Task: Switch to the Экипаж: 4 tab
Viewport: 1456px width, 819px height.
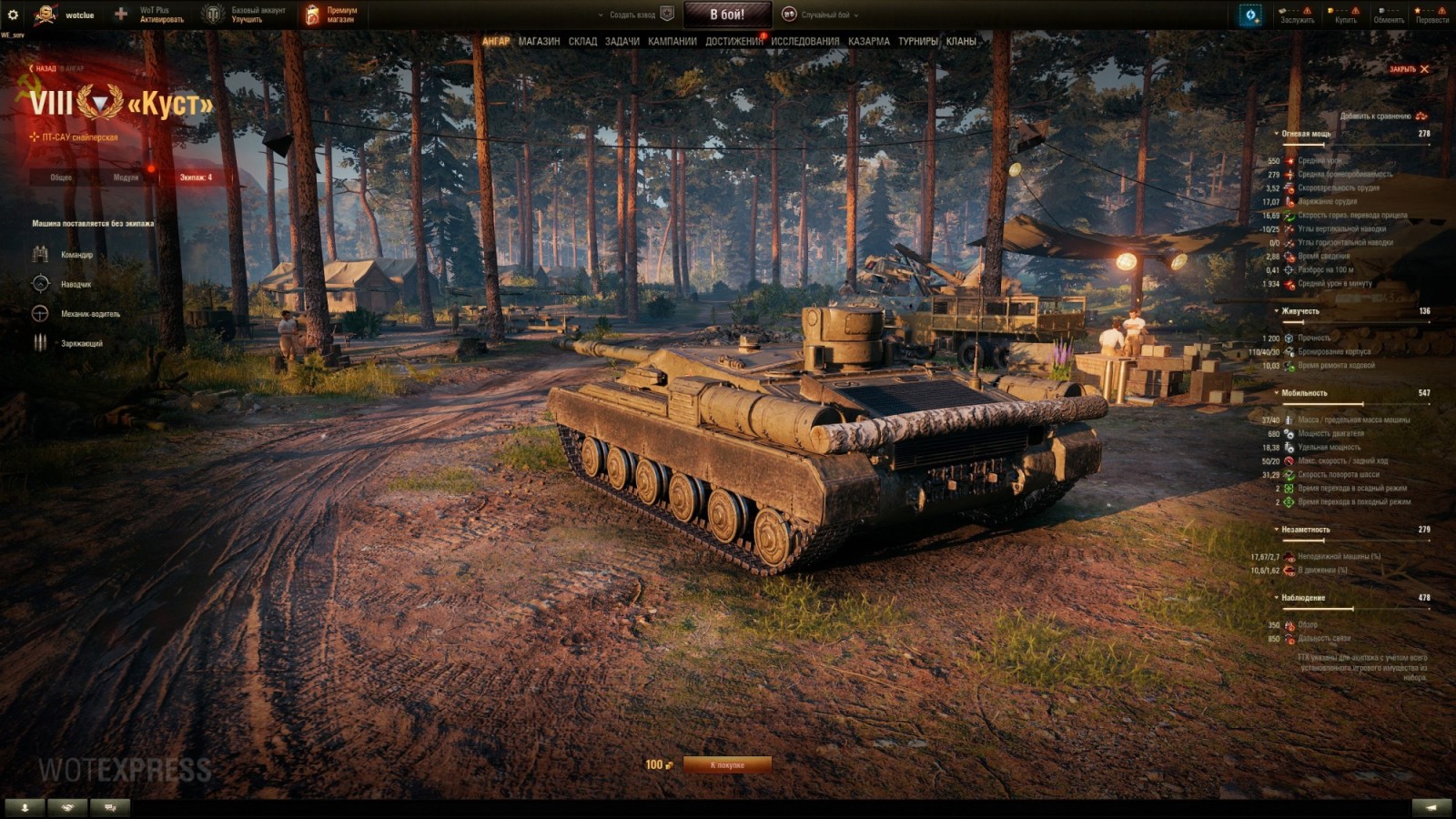Action: pos(196,179)
